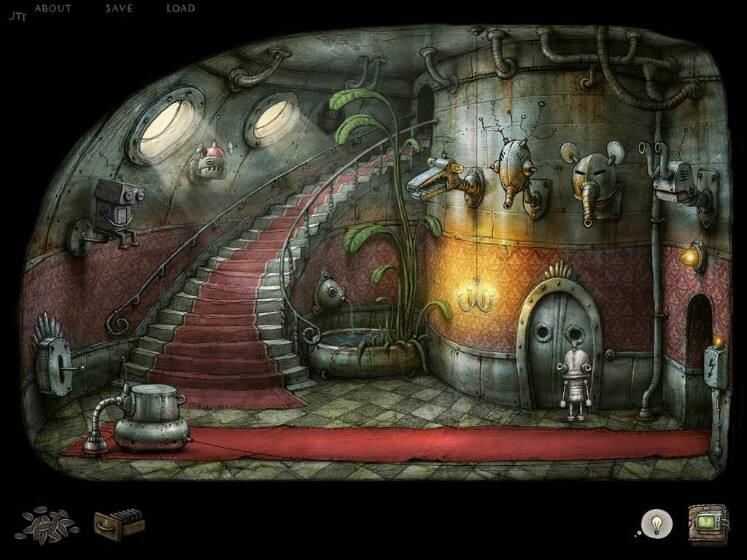747x560 pixels.
Task: Show a hint with the lightbulb icon
Action: pos(656,522)
